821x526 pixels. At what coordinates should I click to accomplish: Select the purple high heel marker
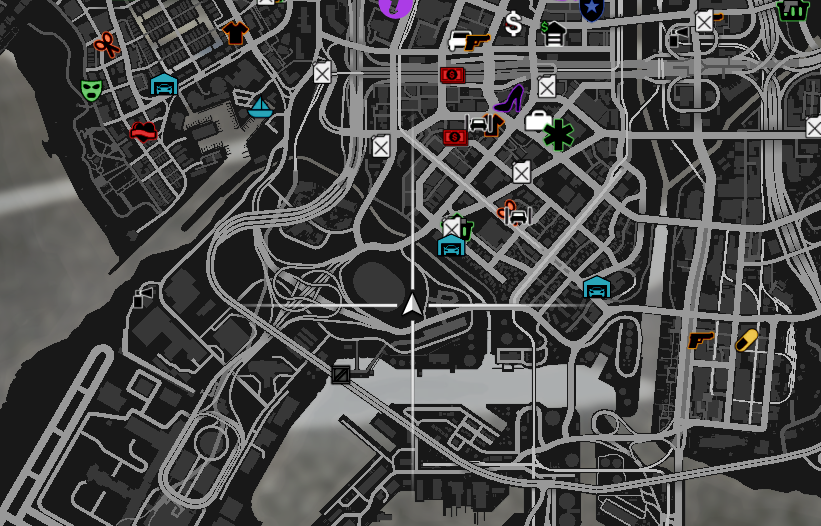pyautogui.click(x=509, y=99)
